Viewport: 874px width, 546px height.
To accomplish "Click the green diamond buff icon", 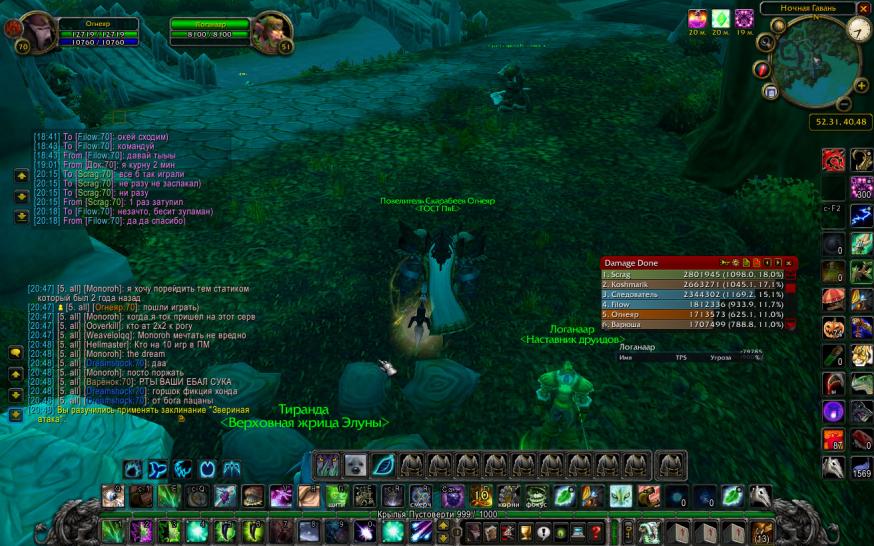I will pyautogui.click(x=720, y=19).
